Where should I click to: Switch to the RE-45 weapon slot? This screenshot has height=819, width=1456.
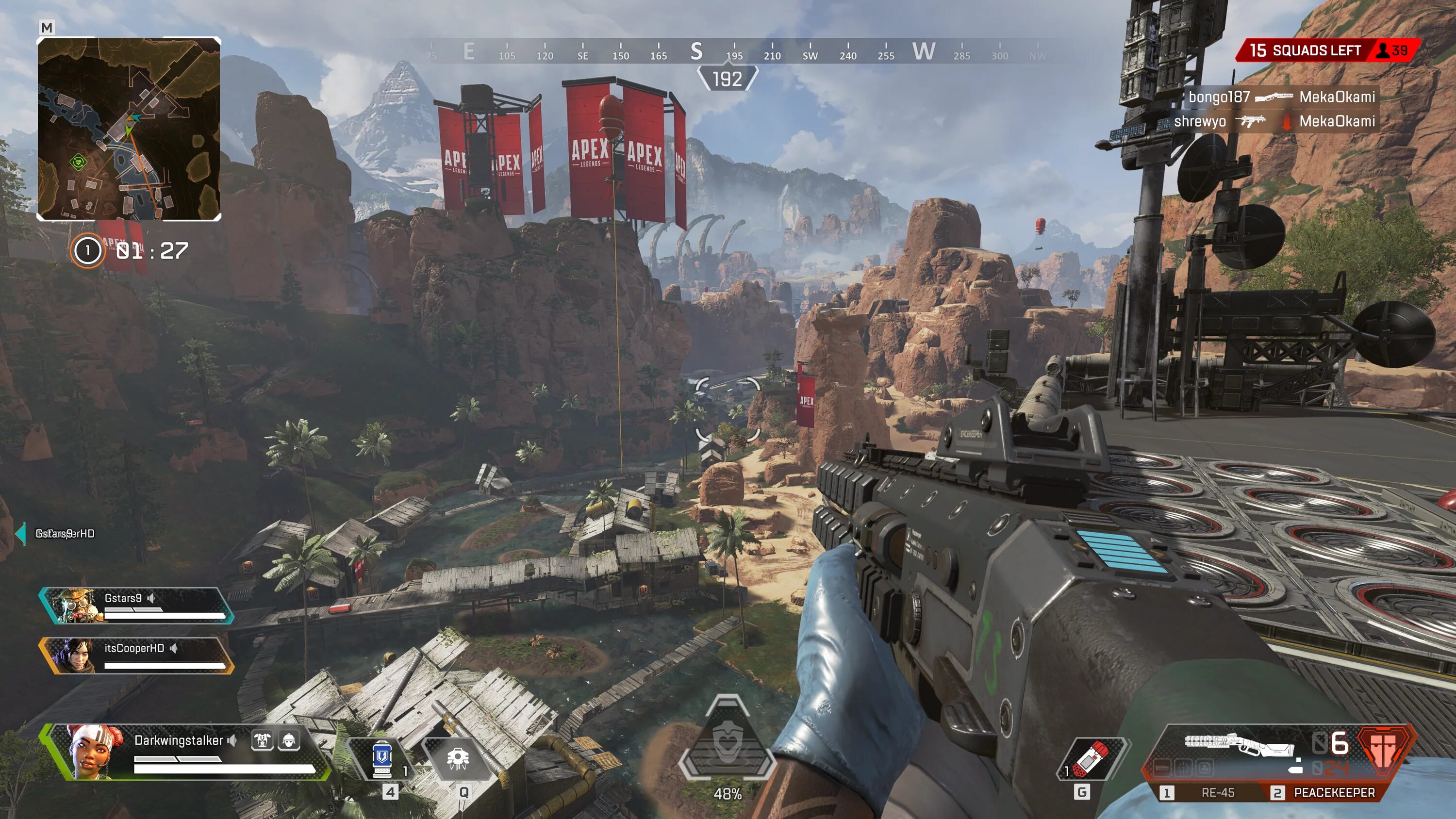pos(1209,792)
